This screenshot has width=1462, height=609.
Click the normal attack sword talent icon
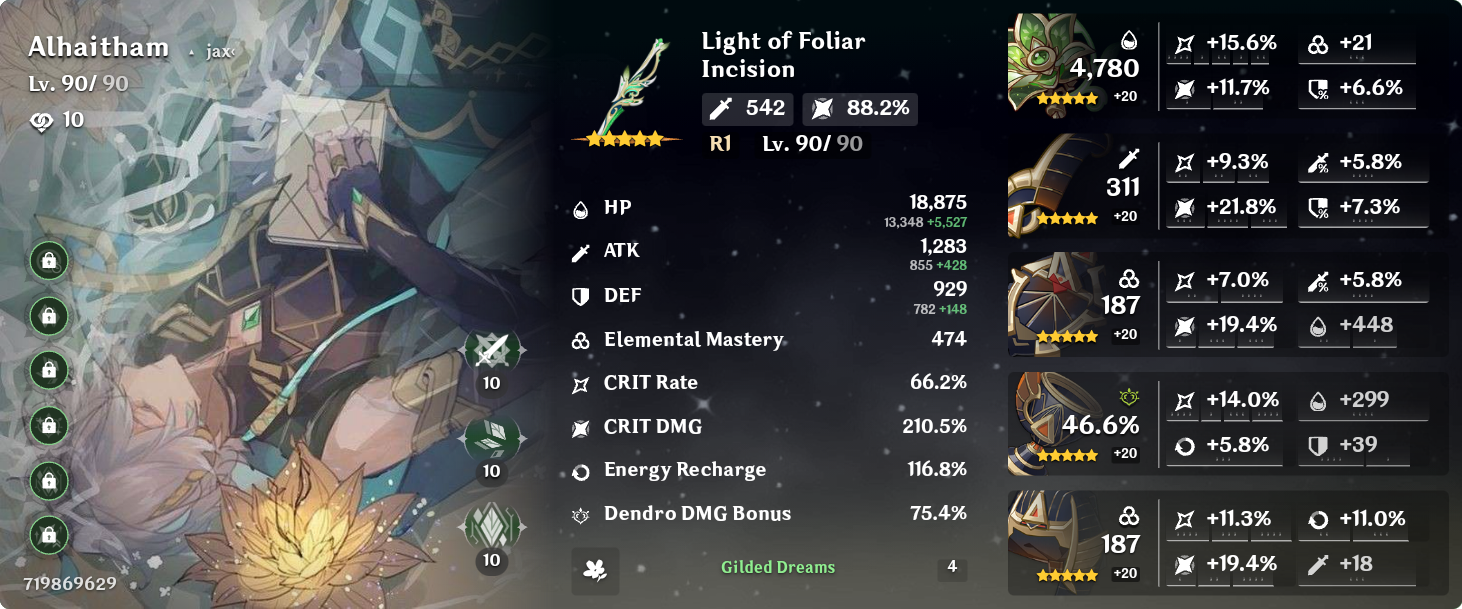(491, 350)
